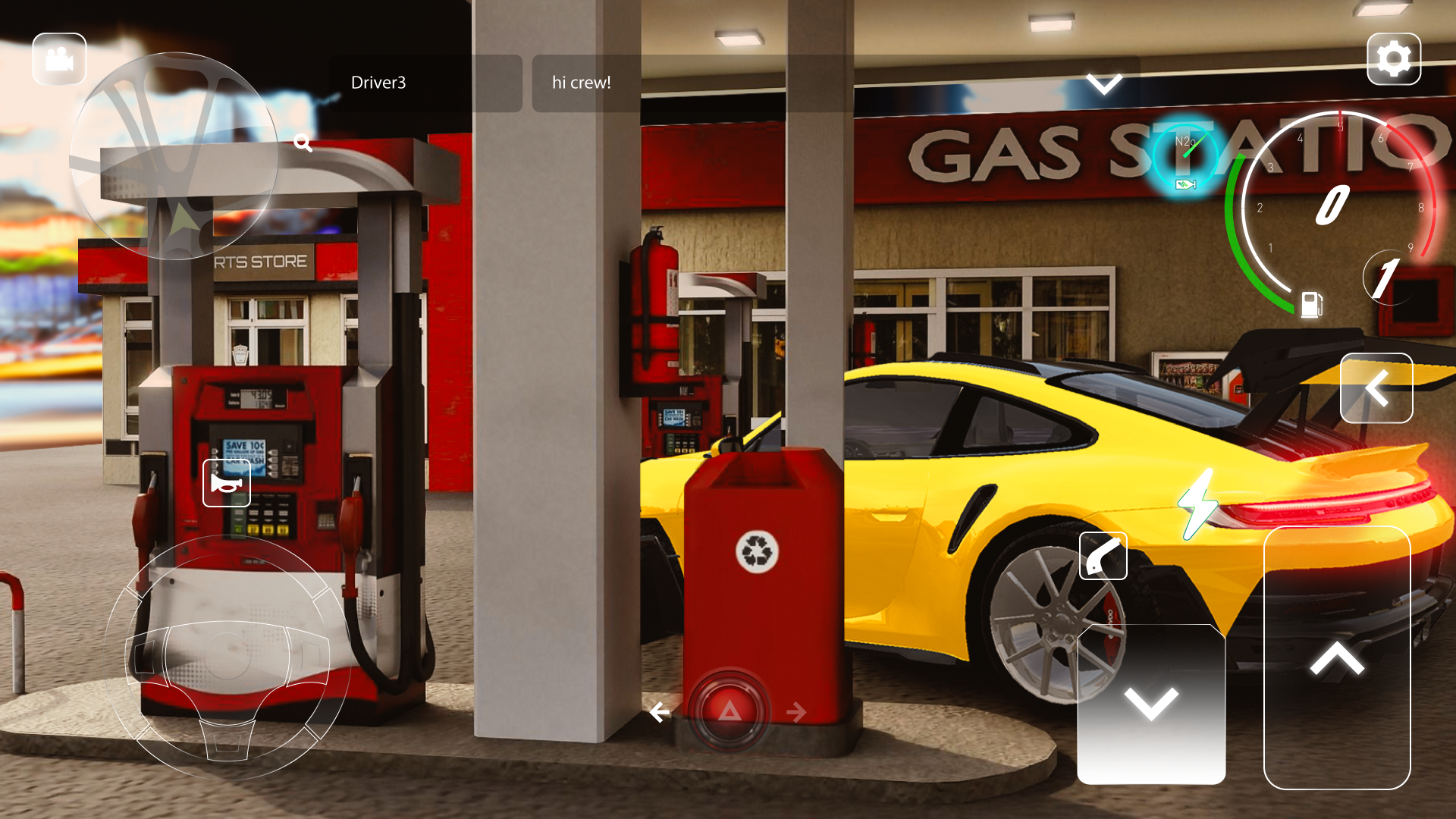Tap the Driver3 name label
This screenshot has height=819, width=1456.
tap(379, 83)
